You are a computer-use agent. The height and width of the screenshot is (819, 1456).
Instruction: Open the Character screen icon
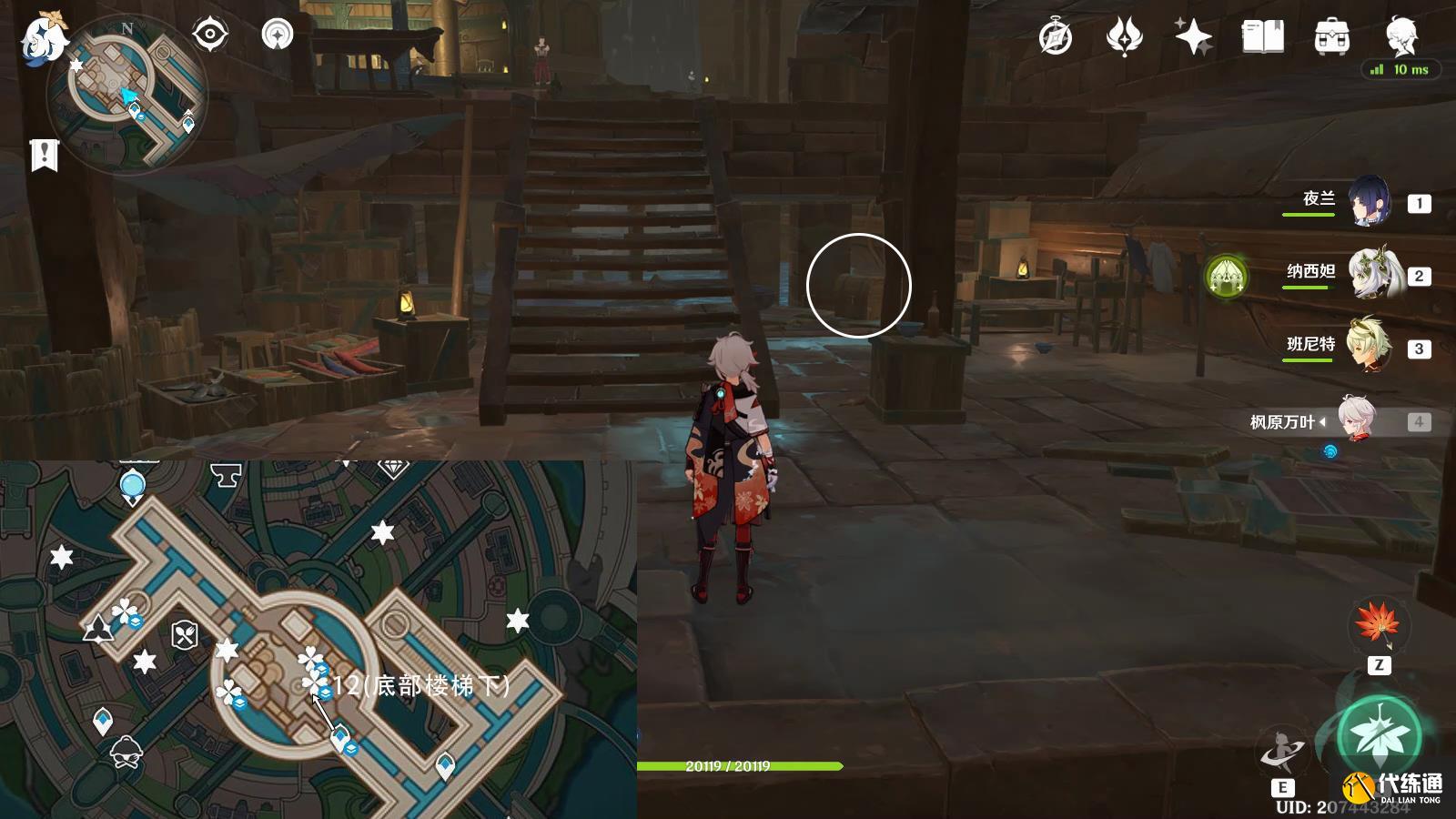tap(1400, 36)
